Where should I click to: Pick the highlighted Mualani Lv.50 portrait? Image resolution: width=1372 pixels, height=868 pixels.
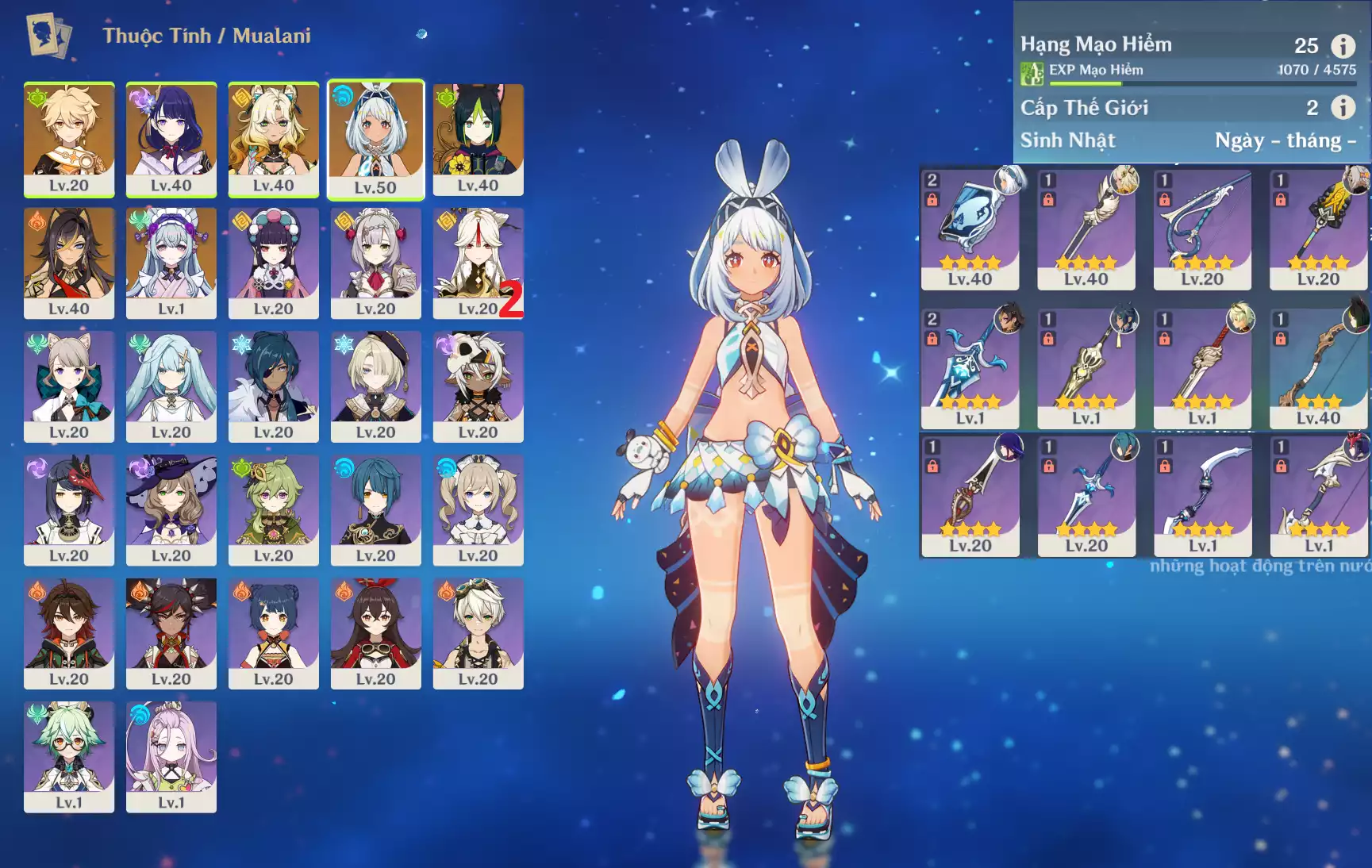click(x=376, y=139)
